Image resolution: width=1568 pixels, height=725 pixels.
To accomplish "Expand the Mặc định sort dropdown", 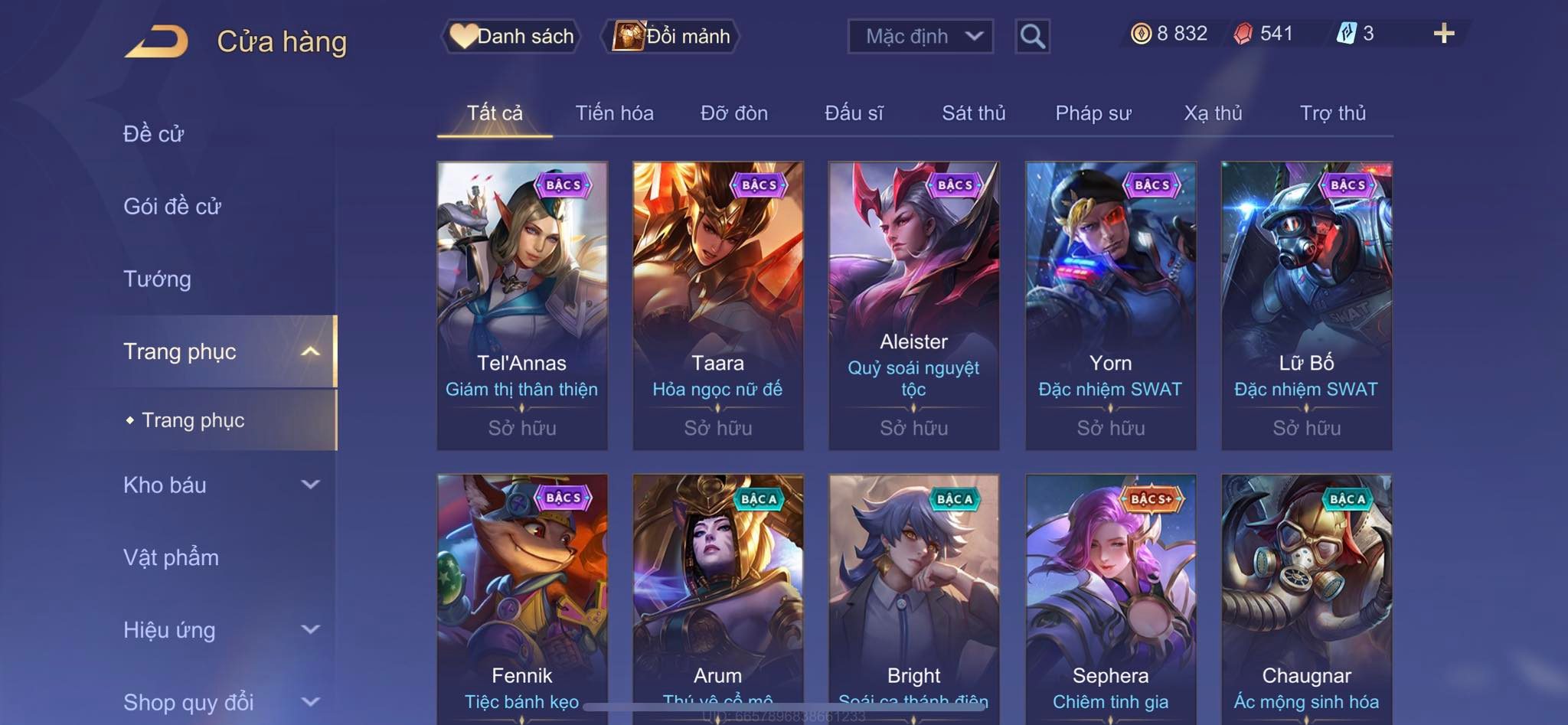I will [920, 36].
